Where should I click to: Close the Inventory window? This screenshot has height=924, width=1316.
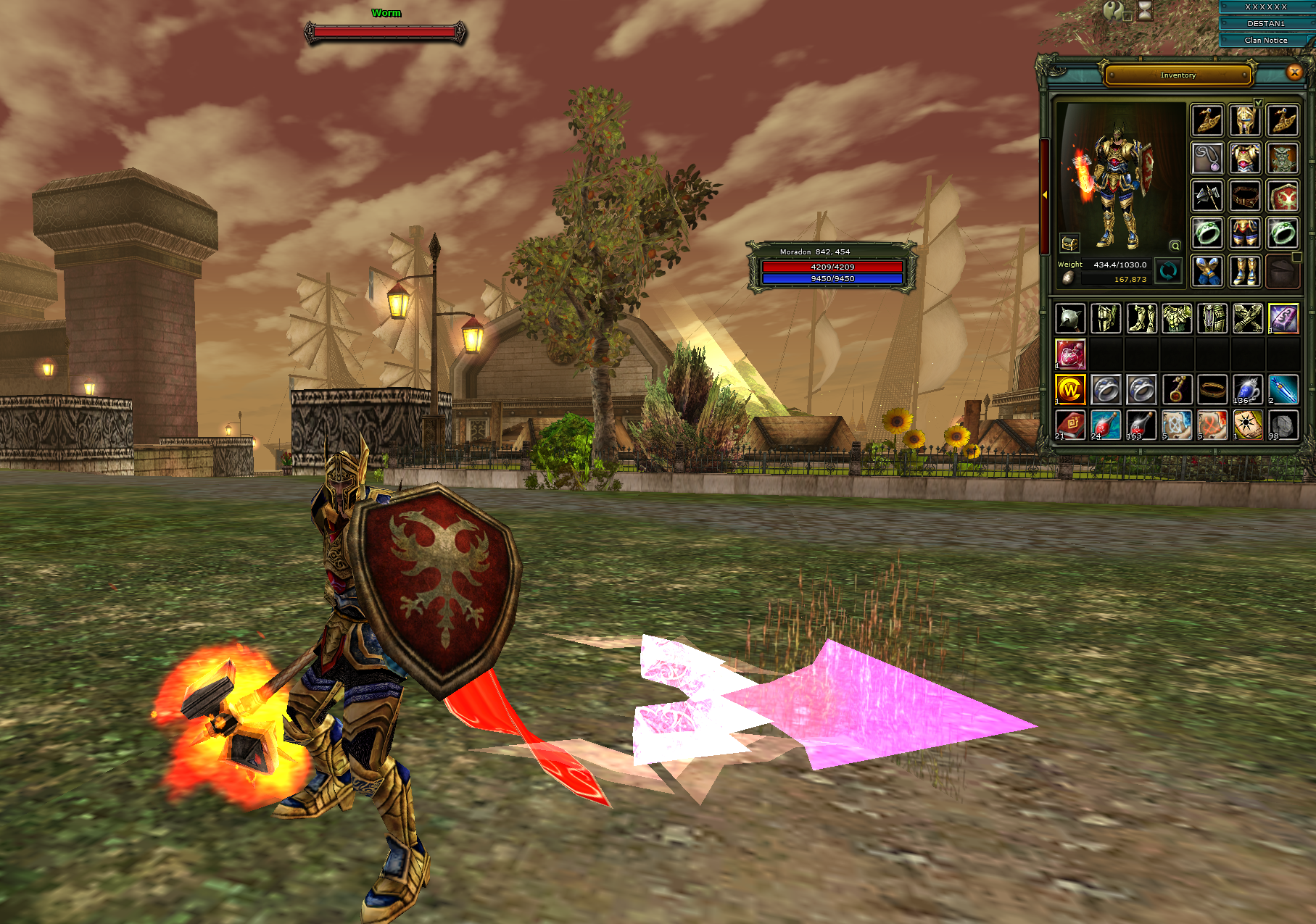point(1294,72)
